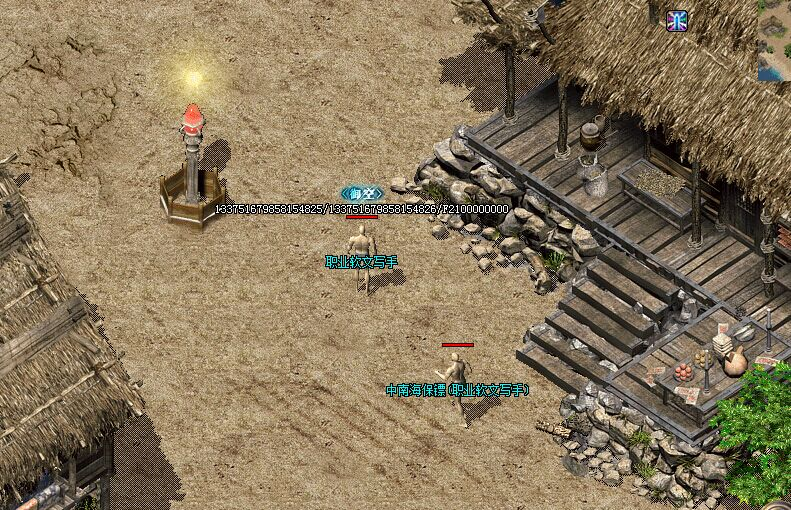
Task: Click the glowing blue pillar buff icon
Action: pyautogui.click(x=677, y=21)
